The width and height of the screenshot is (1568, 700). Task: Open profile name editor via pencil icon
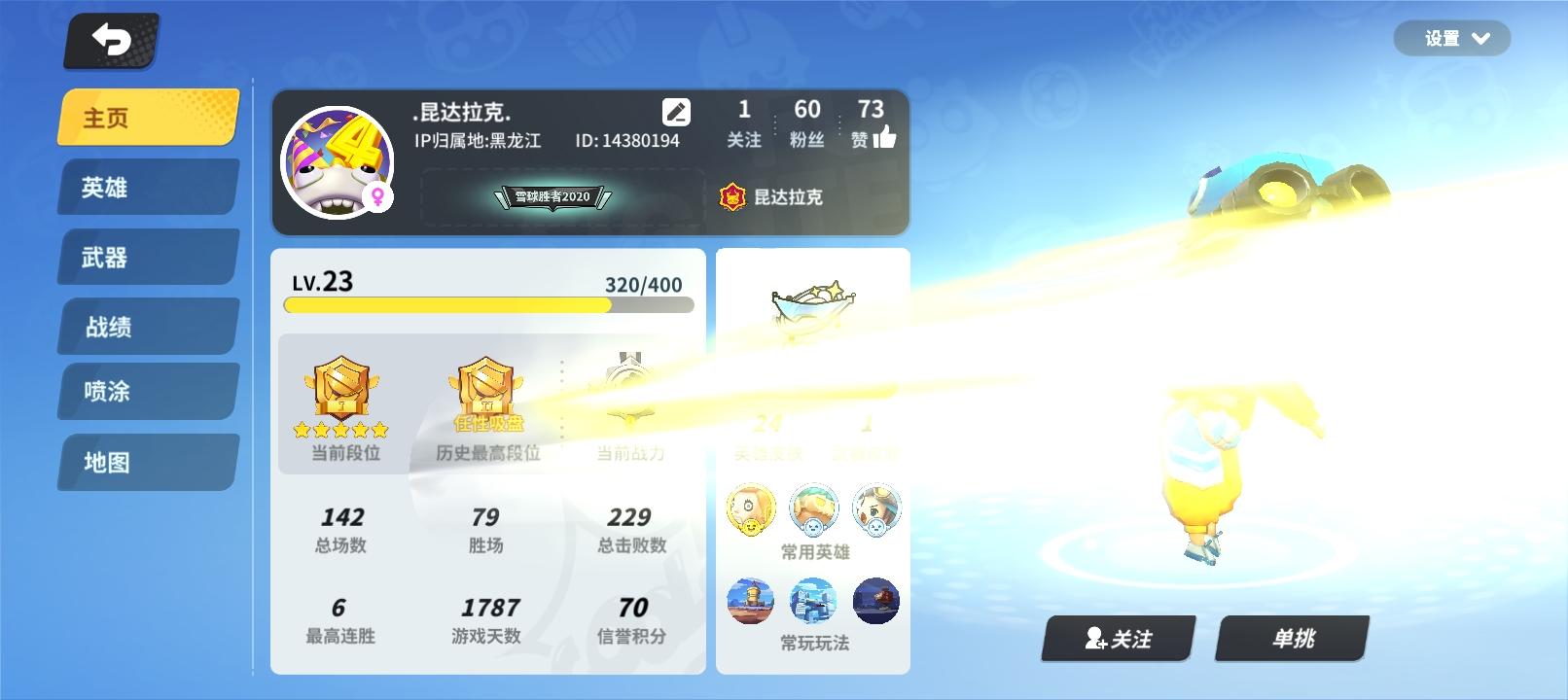[675, 111]
